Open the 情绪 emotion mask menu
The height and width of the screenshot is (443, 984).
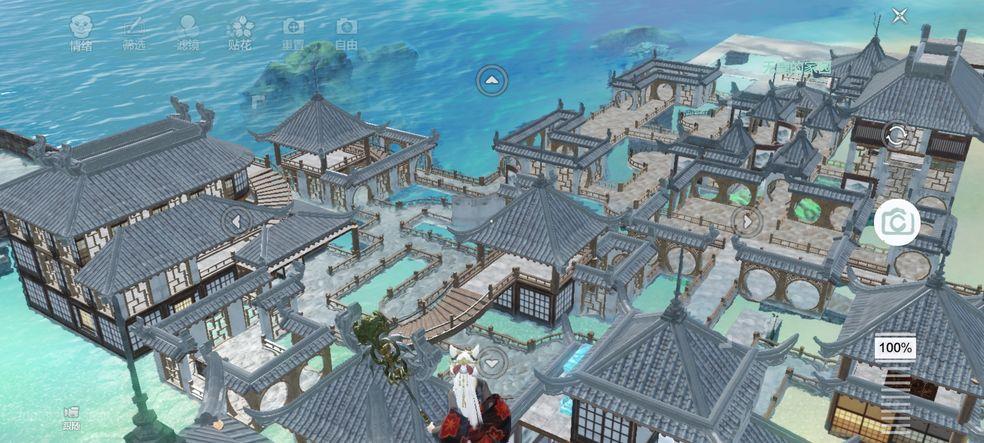point(81,30)
